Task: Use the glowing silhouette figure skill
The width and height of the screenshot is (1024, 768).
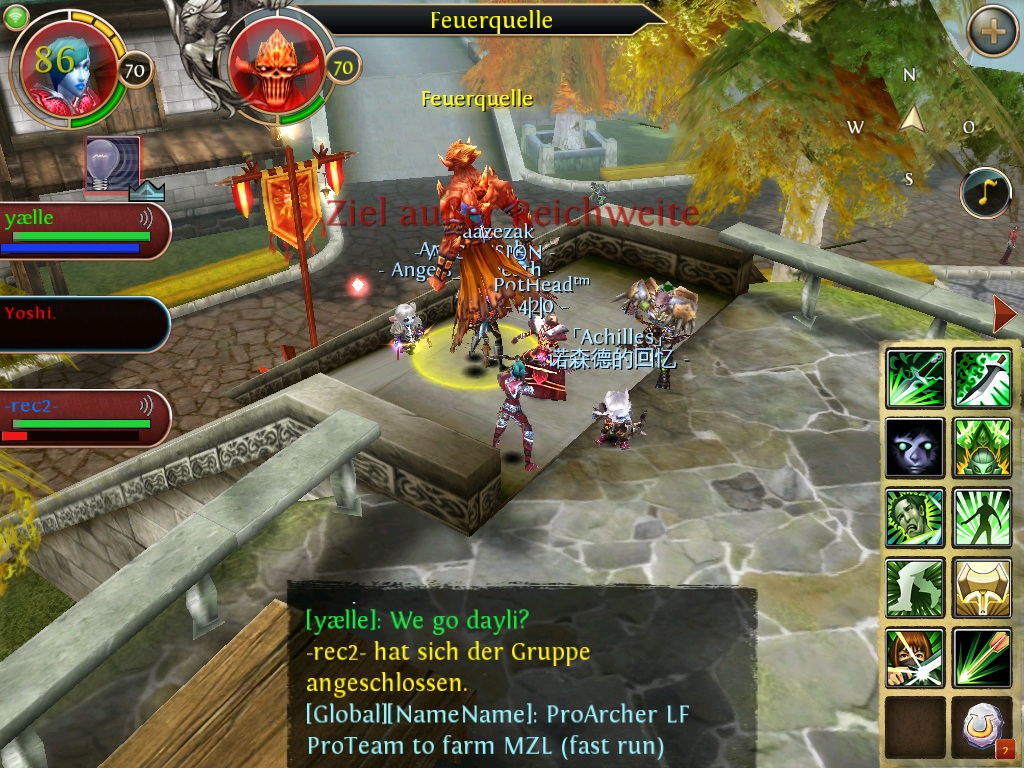Action: click(982, 517)
